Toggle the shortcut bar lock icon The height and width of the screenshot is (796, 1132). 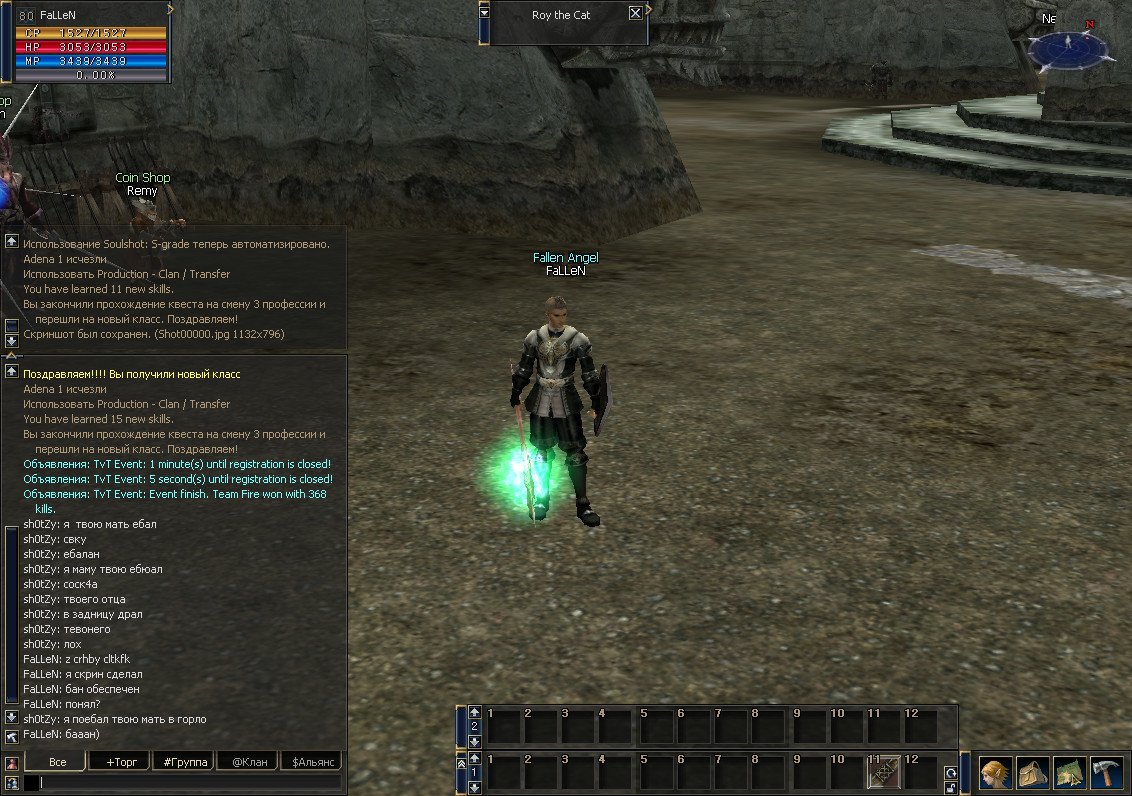pos(950,787)
